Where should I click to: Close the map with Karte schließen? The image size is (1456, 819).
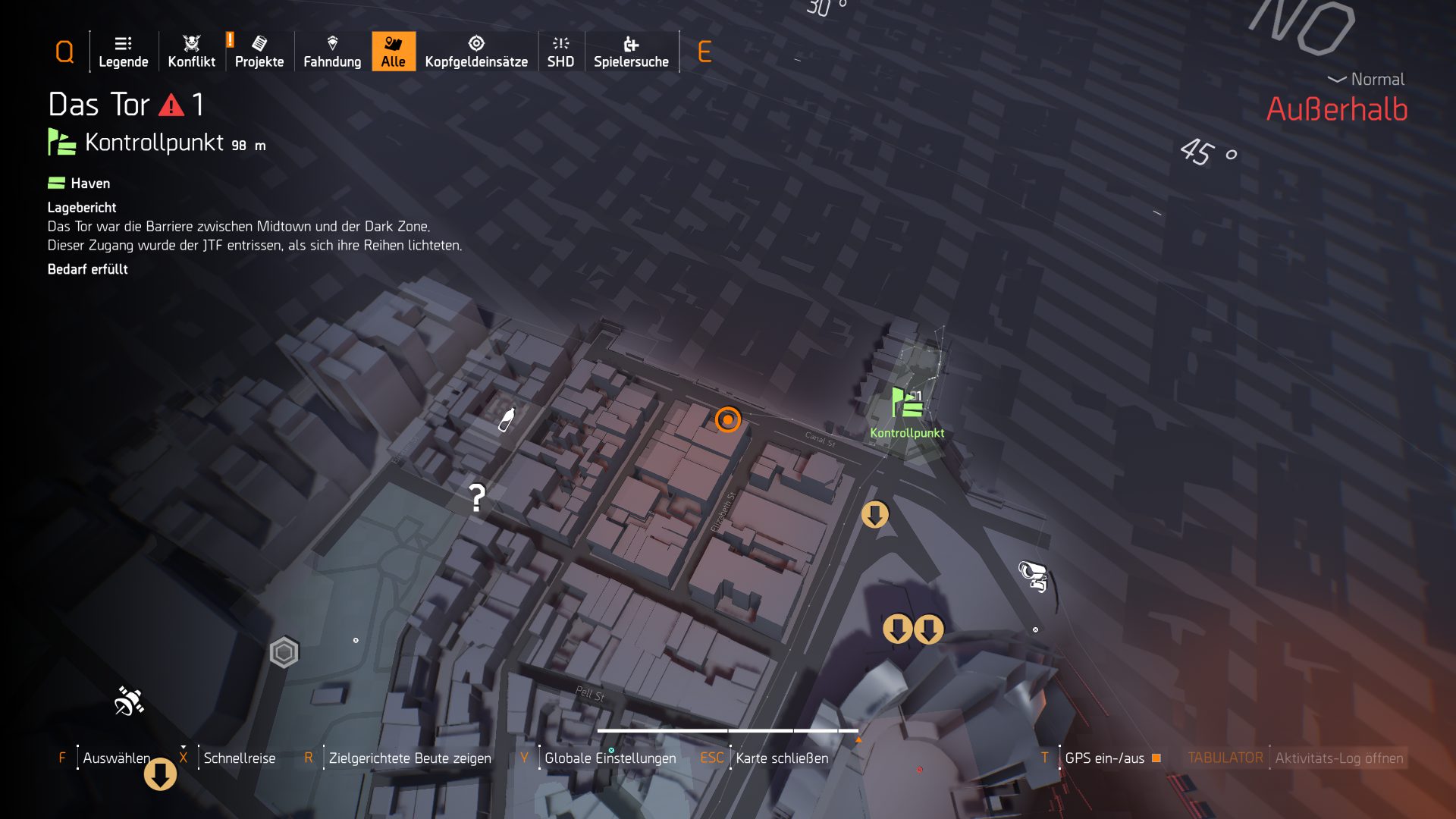(x=782, y=758)
